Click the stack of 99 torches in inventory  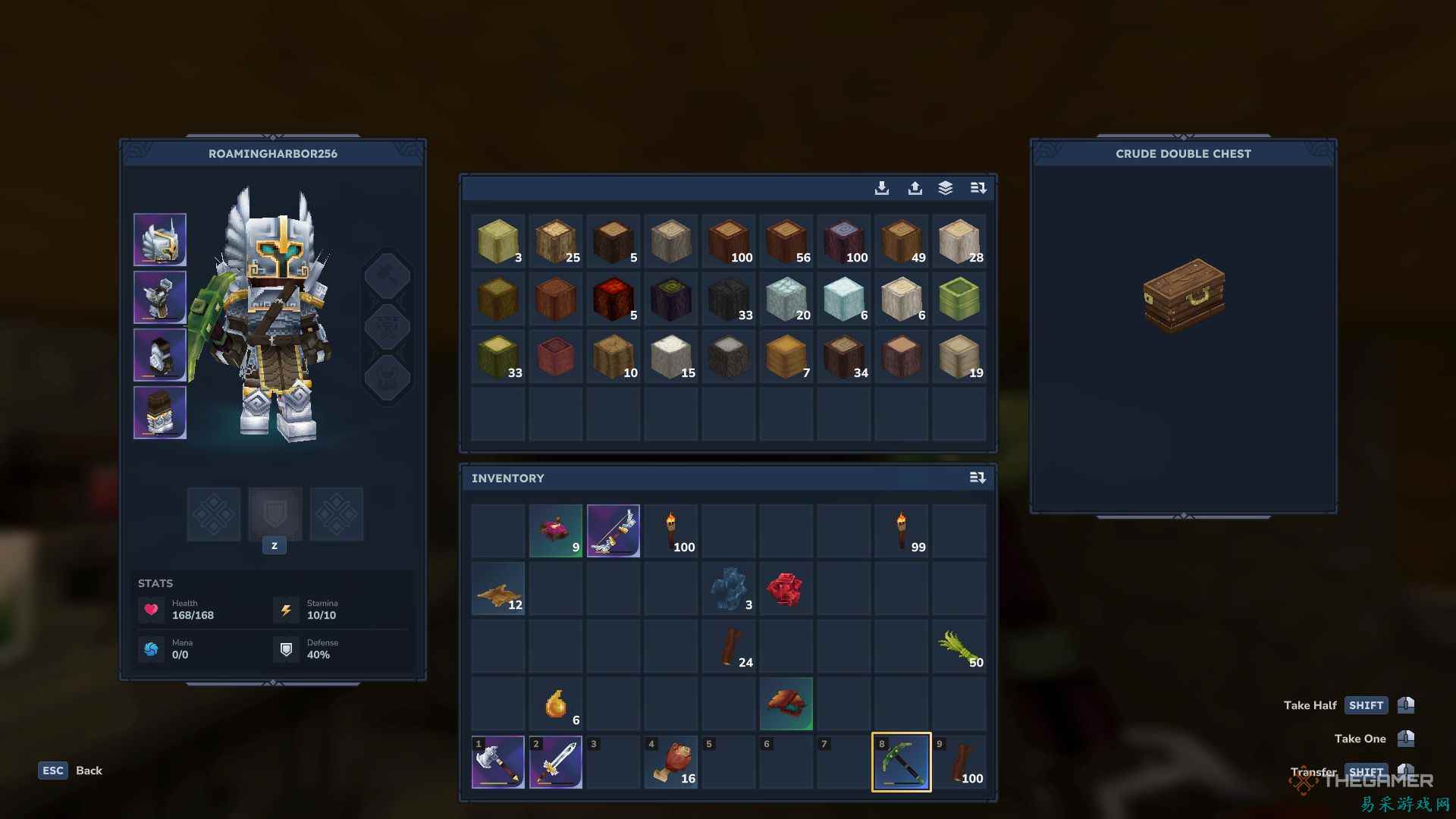point(901,531)
